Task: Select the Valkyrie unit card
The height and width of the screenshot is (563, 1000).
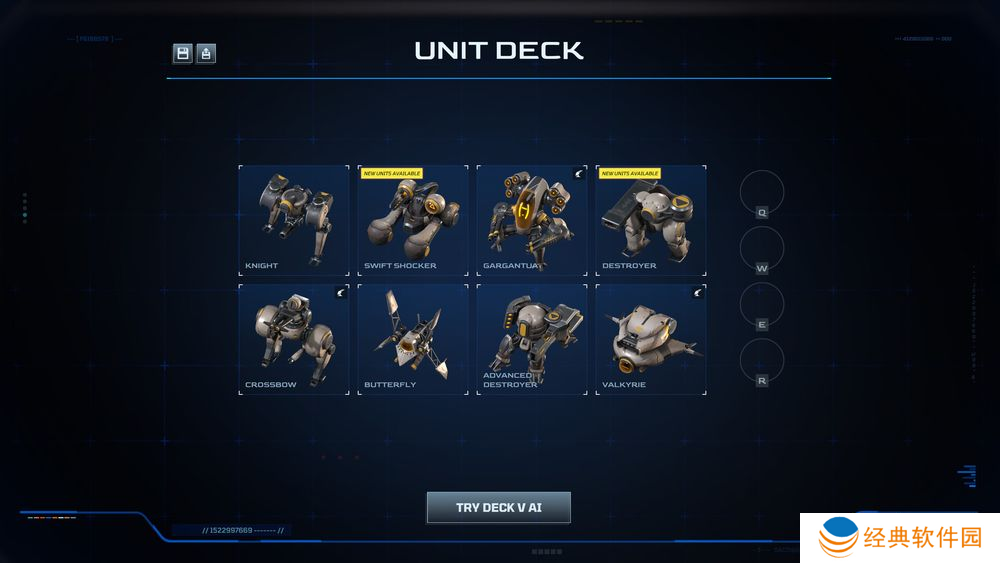Action: pos(651,339)
